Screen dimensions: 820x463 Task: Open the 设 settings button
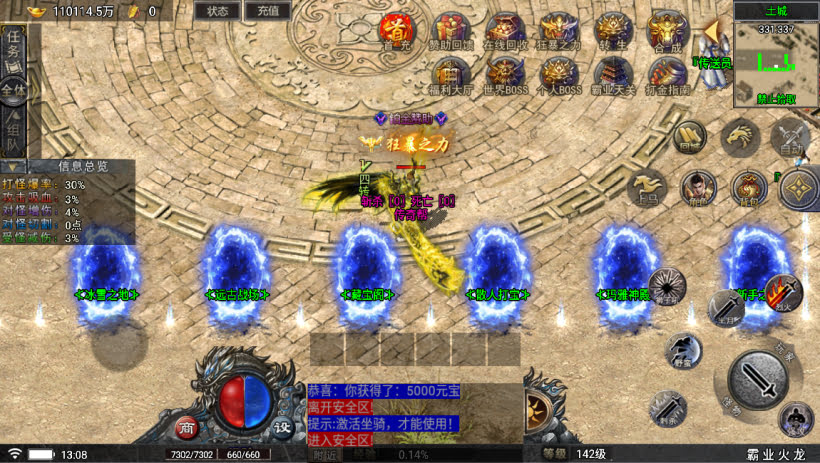click(283, 427)
